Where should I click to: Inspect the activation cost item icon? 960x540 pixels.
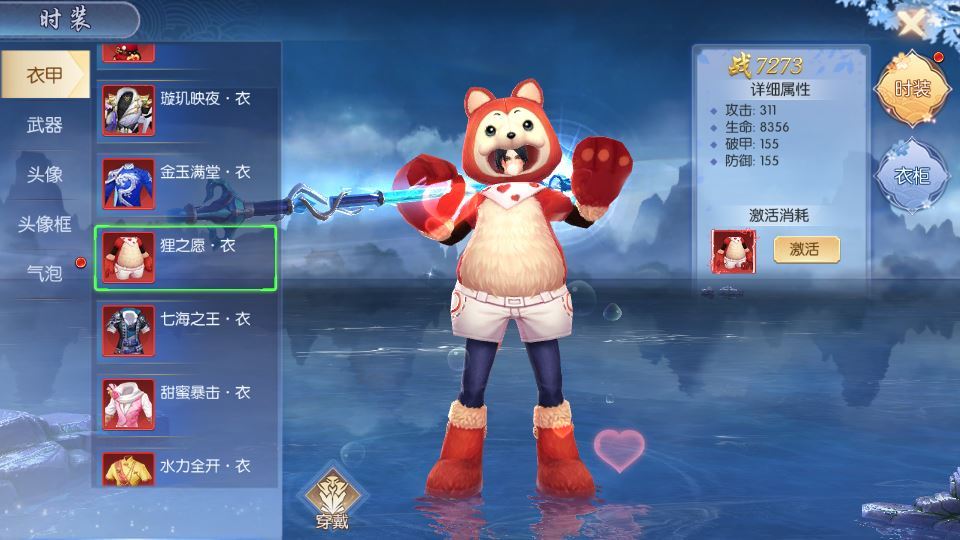(733, 250)
